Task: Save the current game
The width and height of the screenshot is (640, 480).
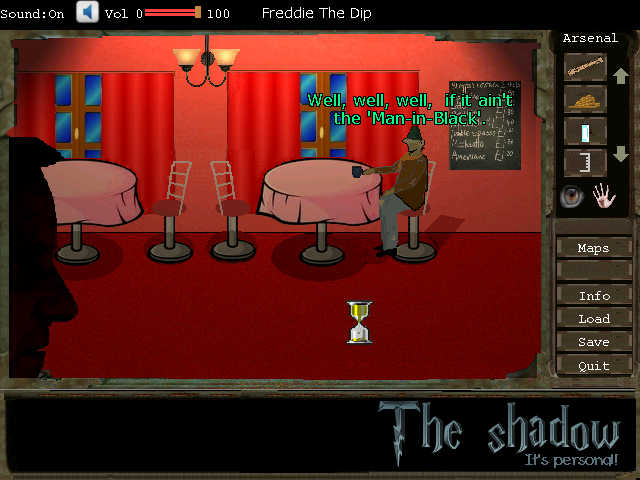Action: coord(594,342)
